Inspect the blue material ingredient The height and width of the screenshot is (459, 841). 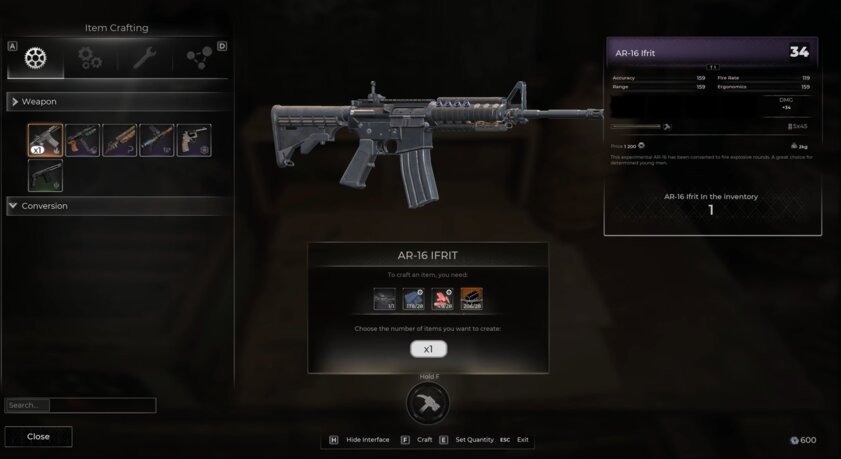pyautogui.click(x=413, y=298)
